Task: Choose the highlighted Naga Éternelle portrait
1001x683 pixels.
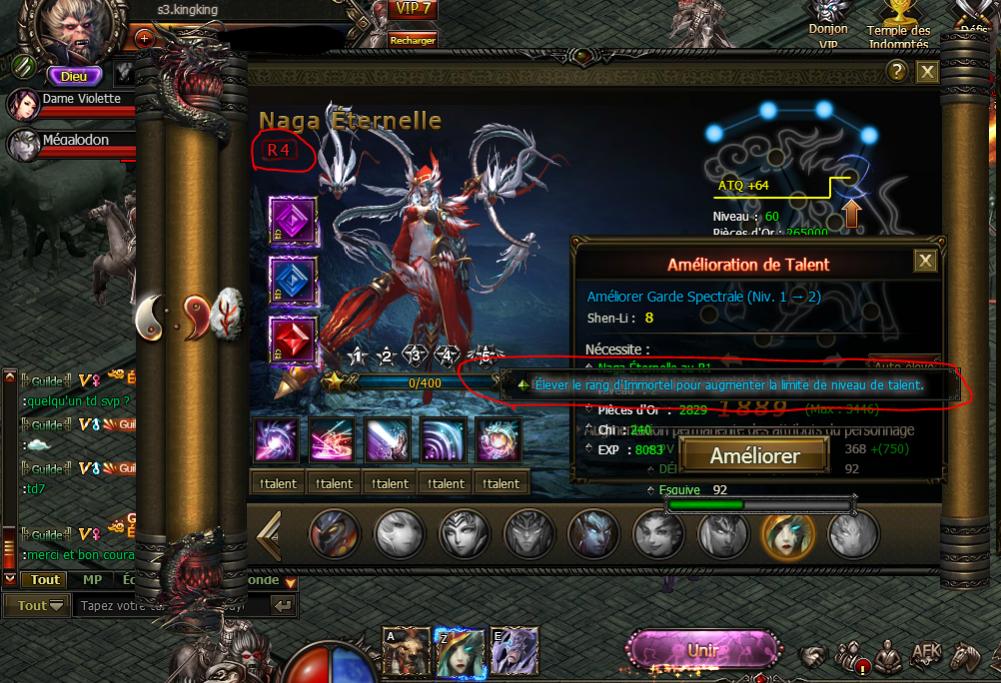Action: point(789,534)
